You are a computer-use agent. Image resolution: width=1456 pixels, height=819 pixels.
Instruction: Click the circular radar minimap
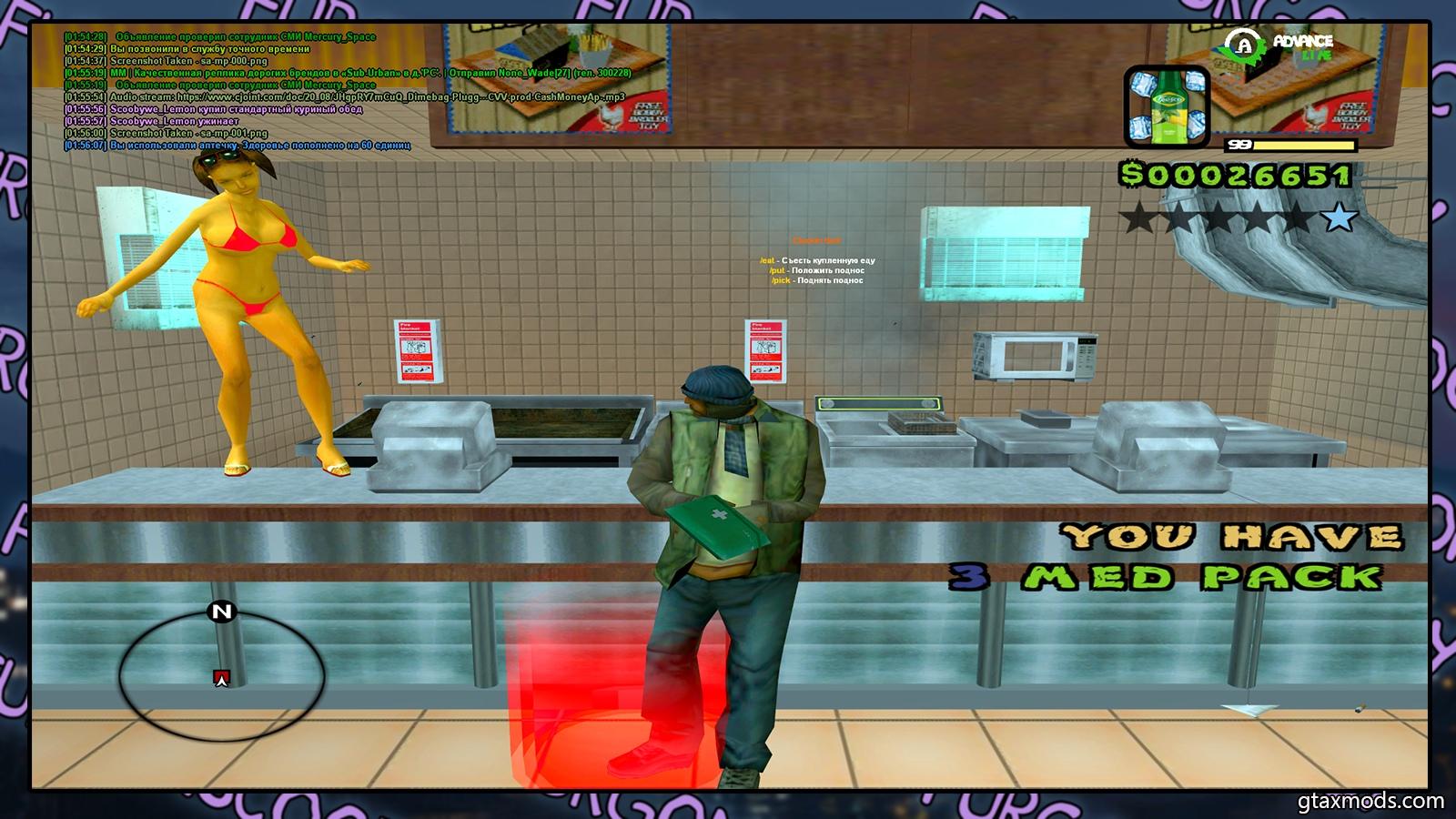[221, 673]
